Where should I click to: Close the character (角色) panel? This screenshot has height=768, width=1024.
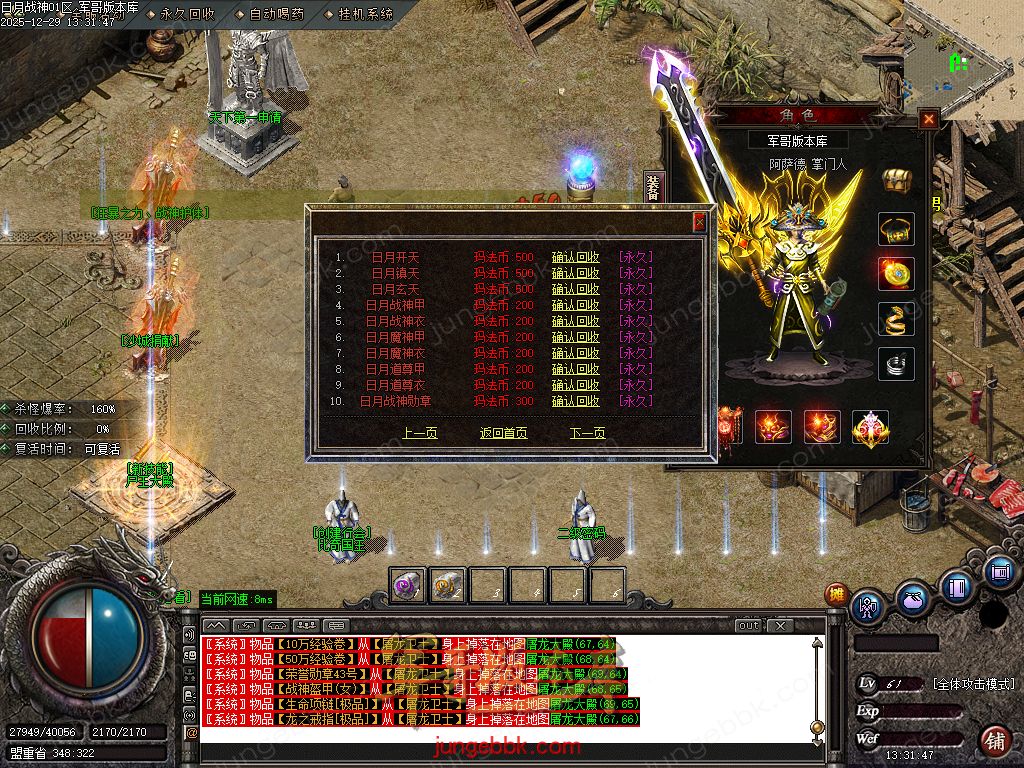tap(929, 119)
